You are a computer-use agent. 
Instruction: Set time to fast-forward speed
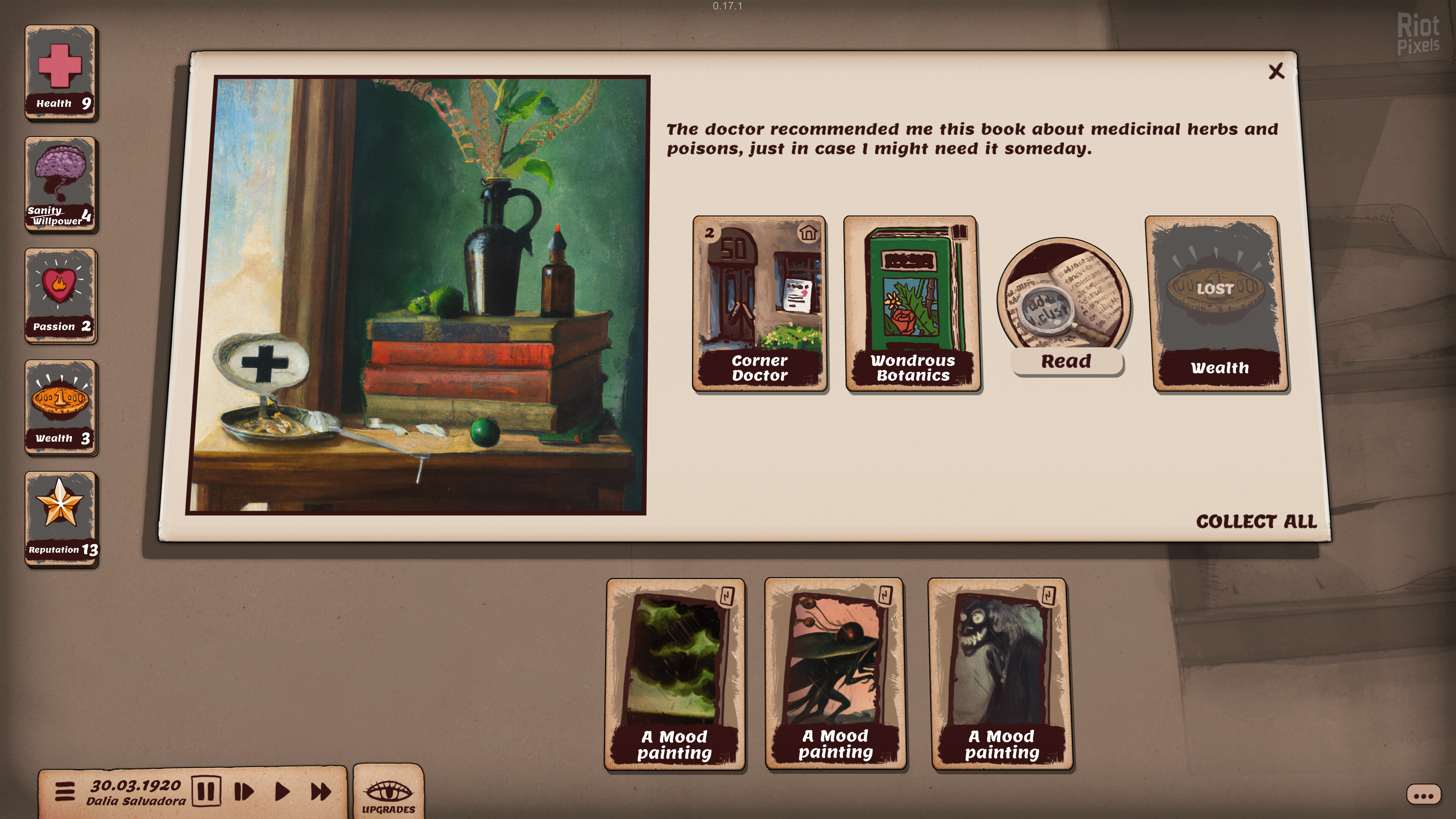coord(320,791)
